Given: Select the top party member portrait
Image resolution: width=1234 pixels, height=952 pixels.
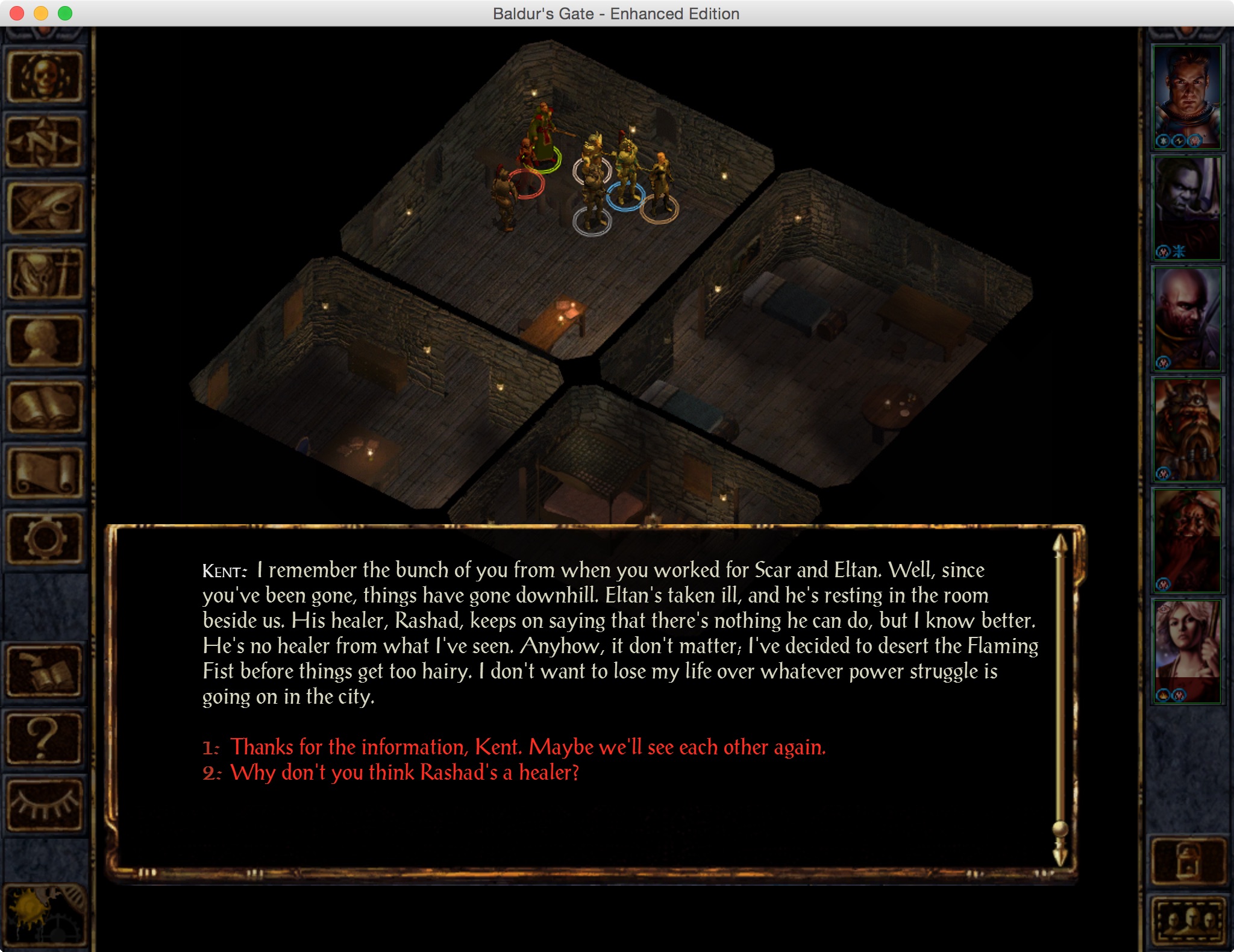Looking at the screenshot, I should 1186,96.
